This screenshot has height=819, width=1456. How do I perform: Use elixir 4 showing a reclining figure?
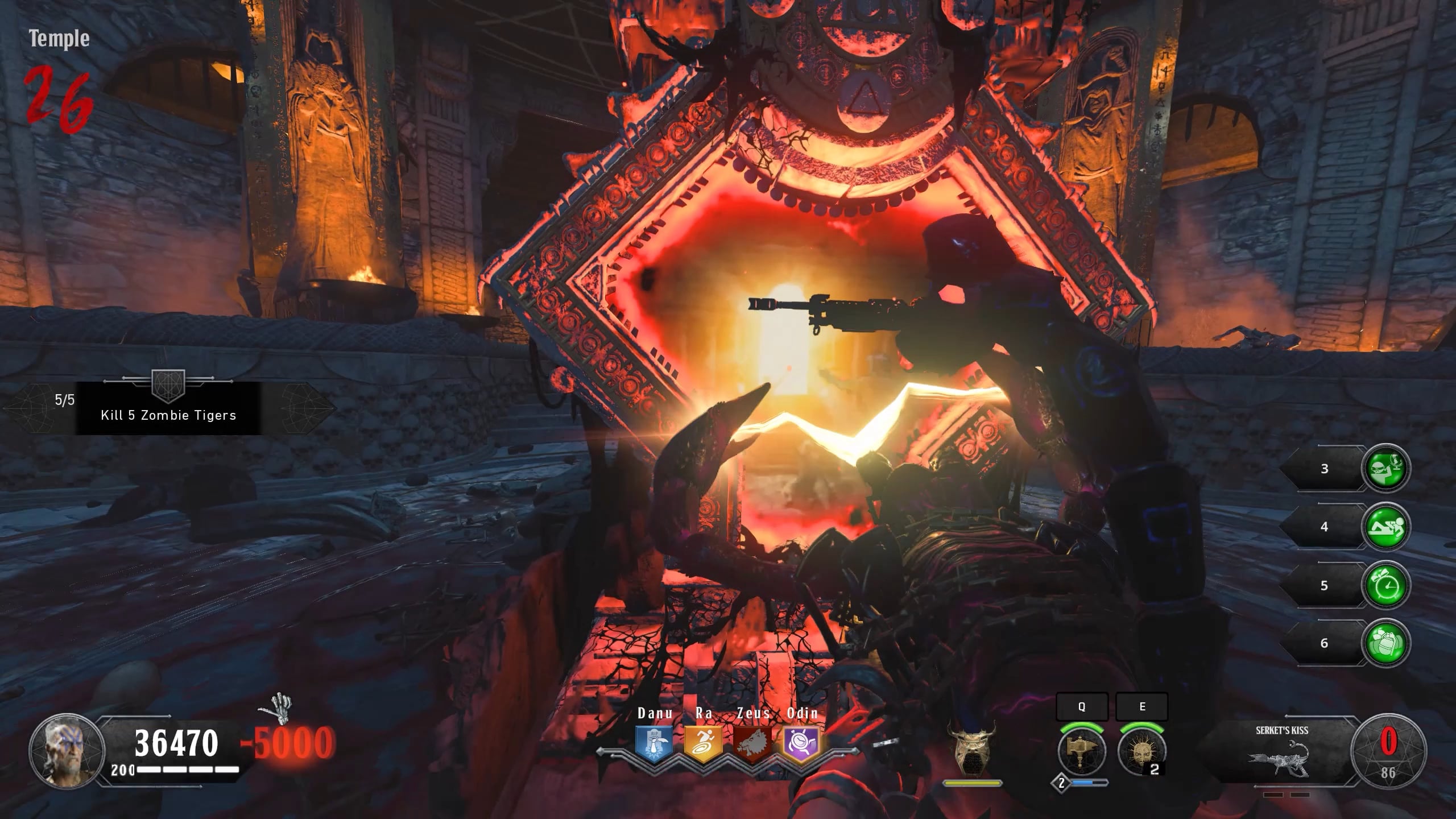(1385, 527)
